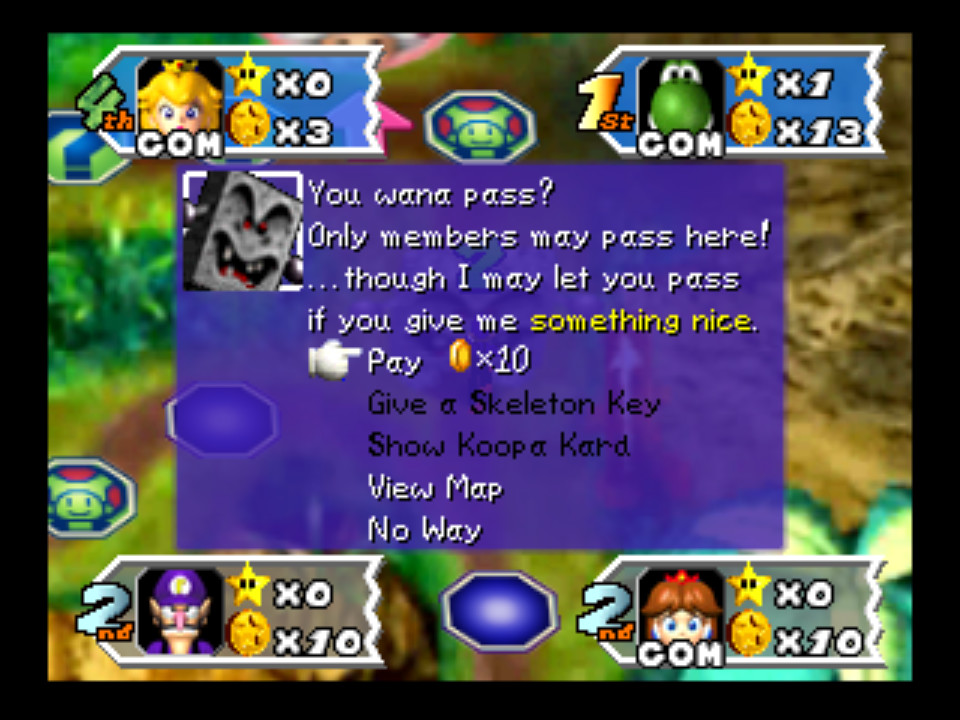Open View Map from the dialogue
The width and height of the screenshot is (960, 720).
435,488
